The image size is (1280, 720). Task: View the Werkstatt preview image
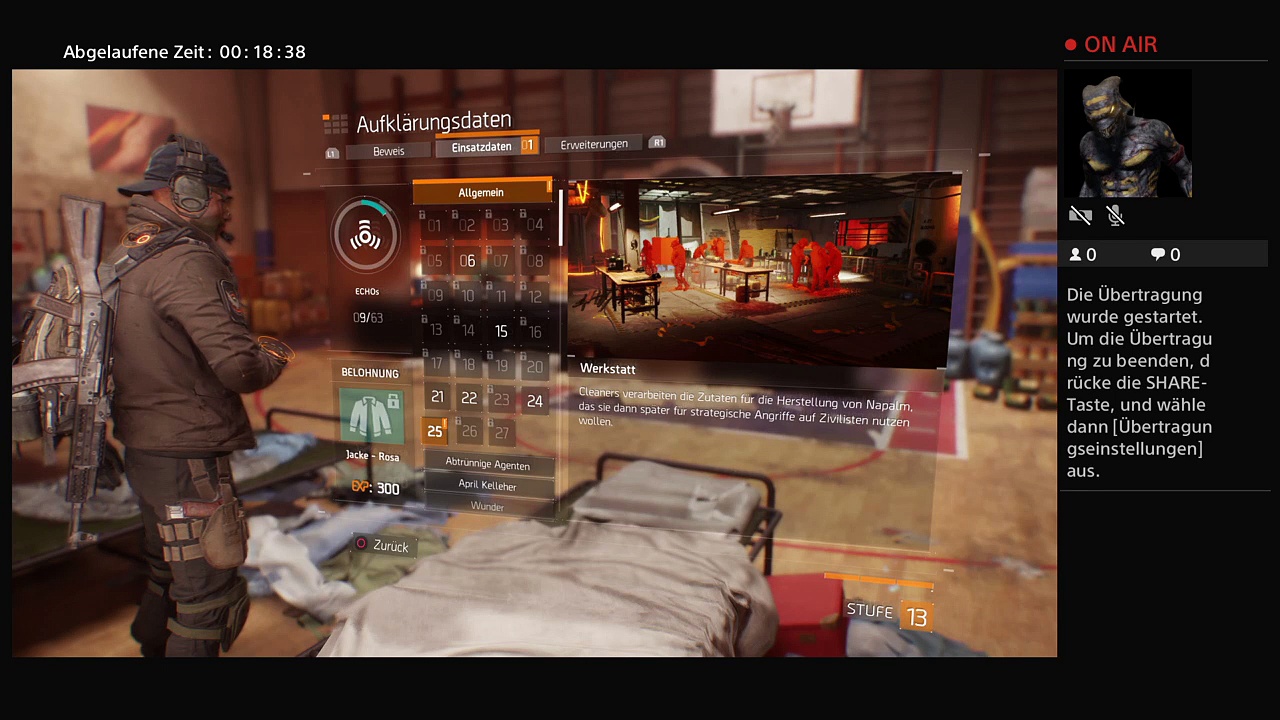tap(758, 268)
